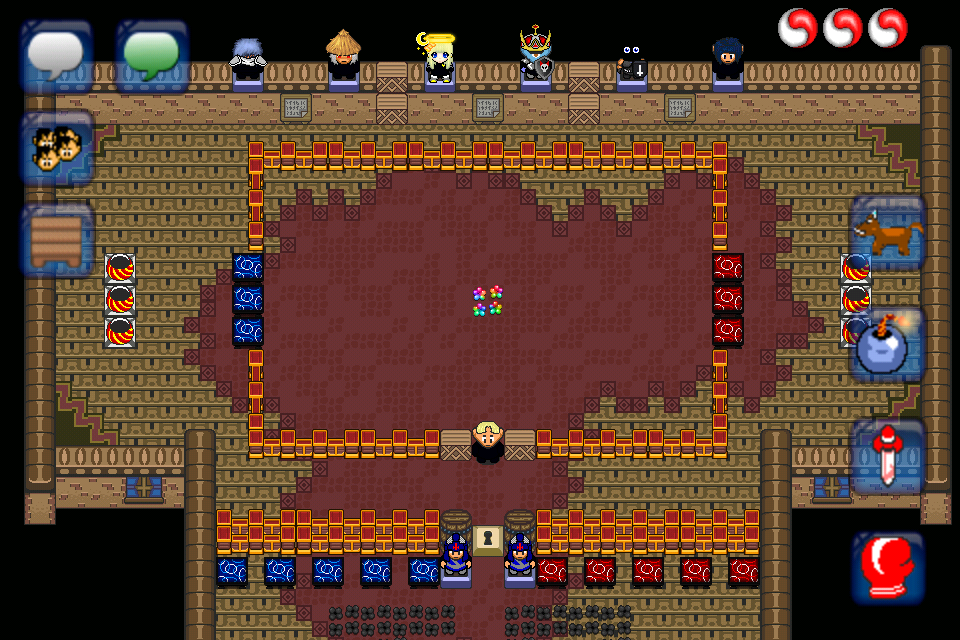Tap the brown horse mount button
The height and width of the screenshot is (640, 960).
pyautogui.click(x=888, y=233)
